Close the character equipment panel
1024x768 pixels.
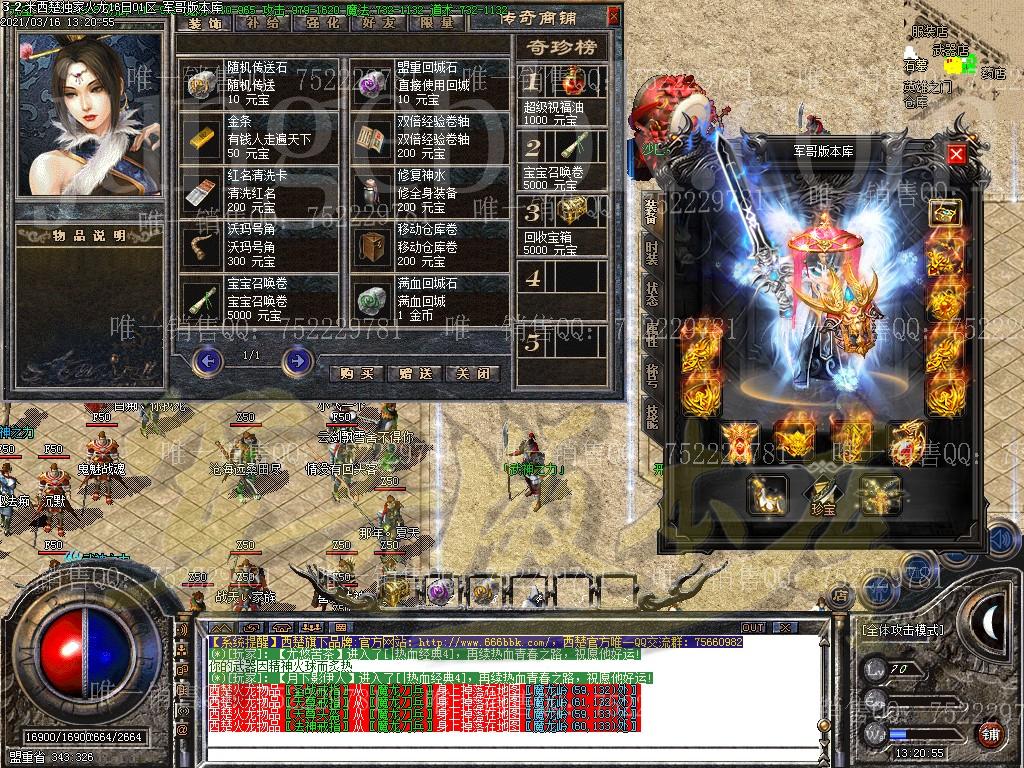click(x=956, y=154)
